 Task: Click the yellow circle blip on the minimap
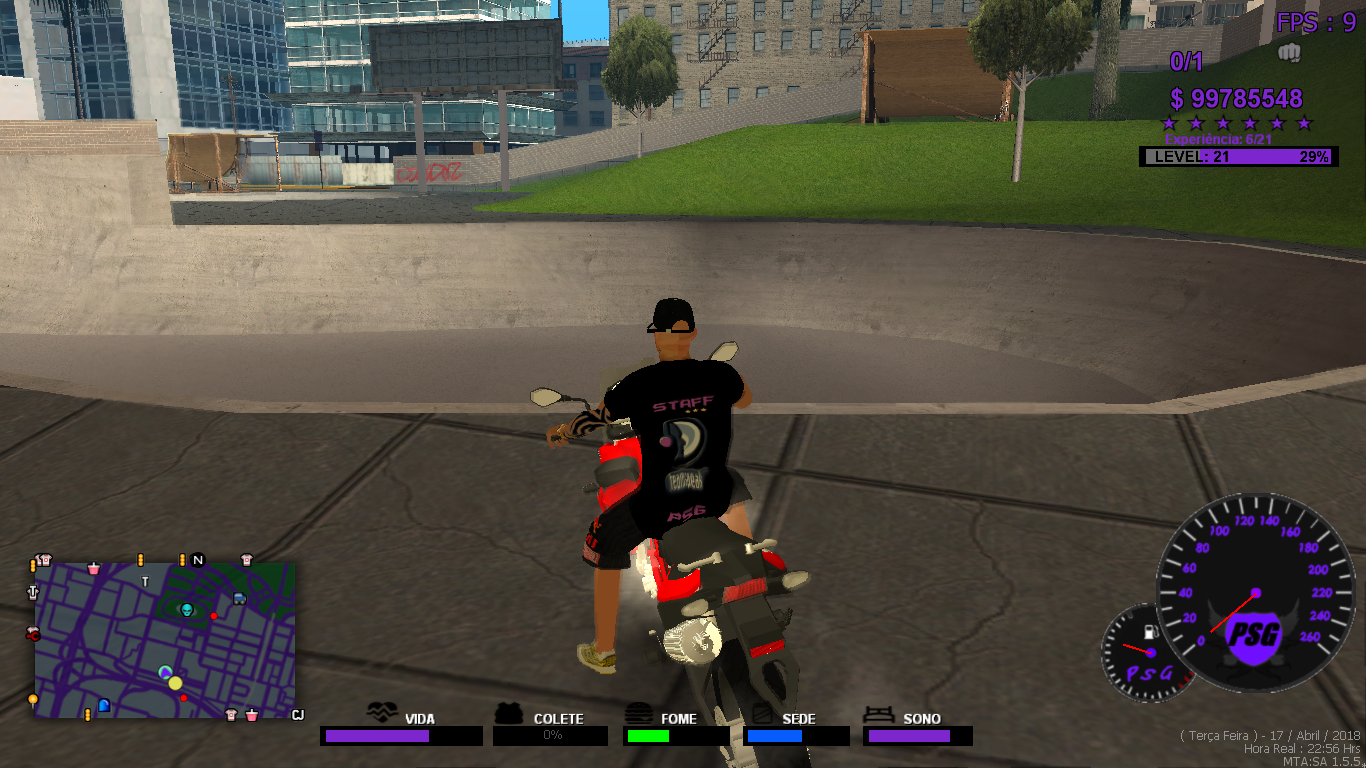[x=175, y=683]
